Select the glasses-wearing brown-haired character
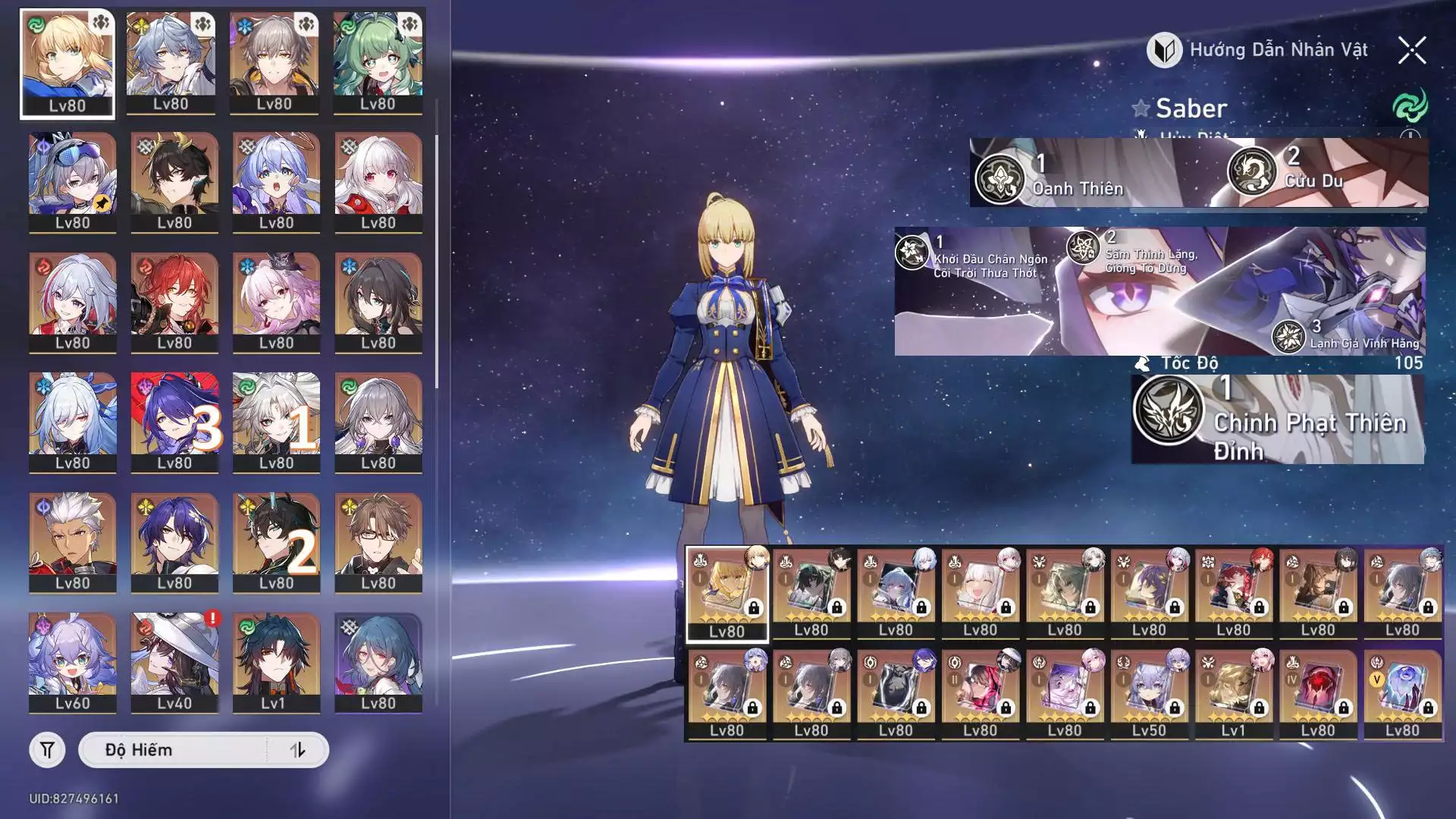1456x819 pixels. pyautogui.click(x=378, y=541)
